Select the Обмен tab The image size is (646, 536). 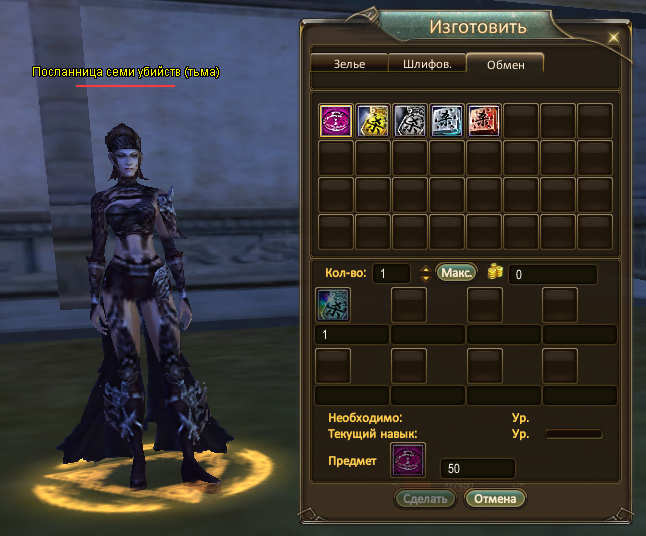(x=504, y=63)
